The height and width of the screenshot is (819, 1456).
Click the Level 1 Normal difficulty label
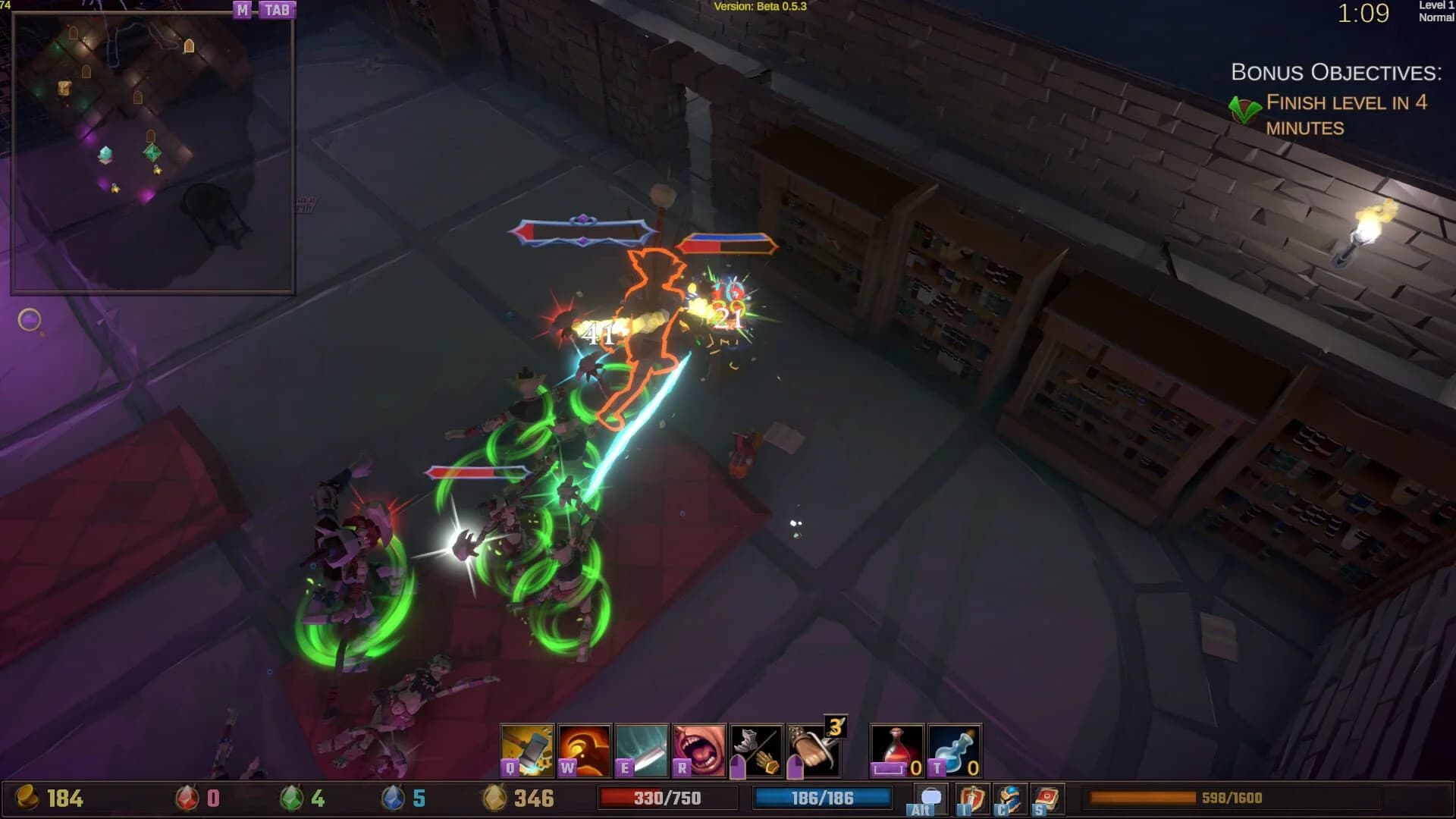1436,13
